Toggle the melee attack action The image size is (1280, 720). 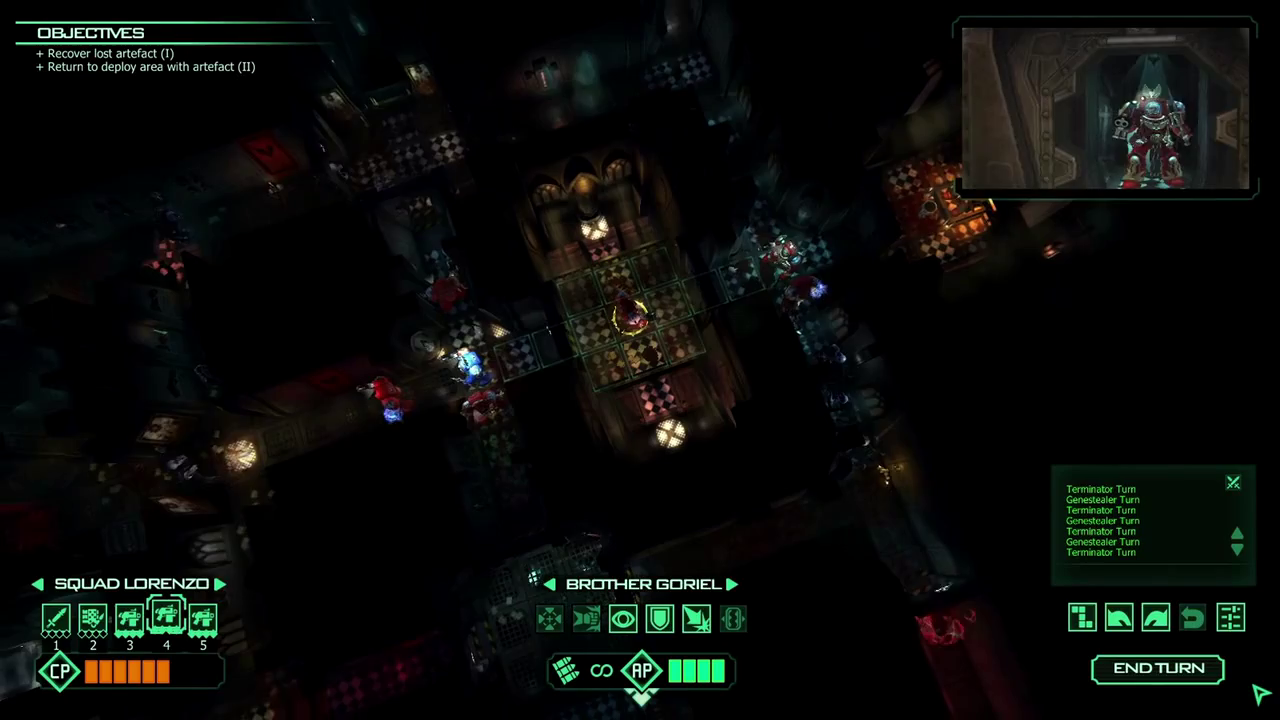(x=696, y=619)
